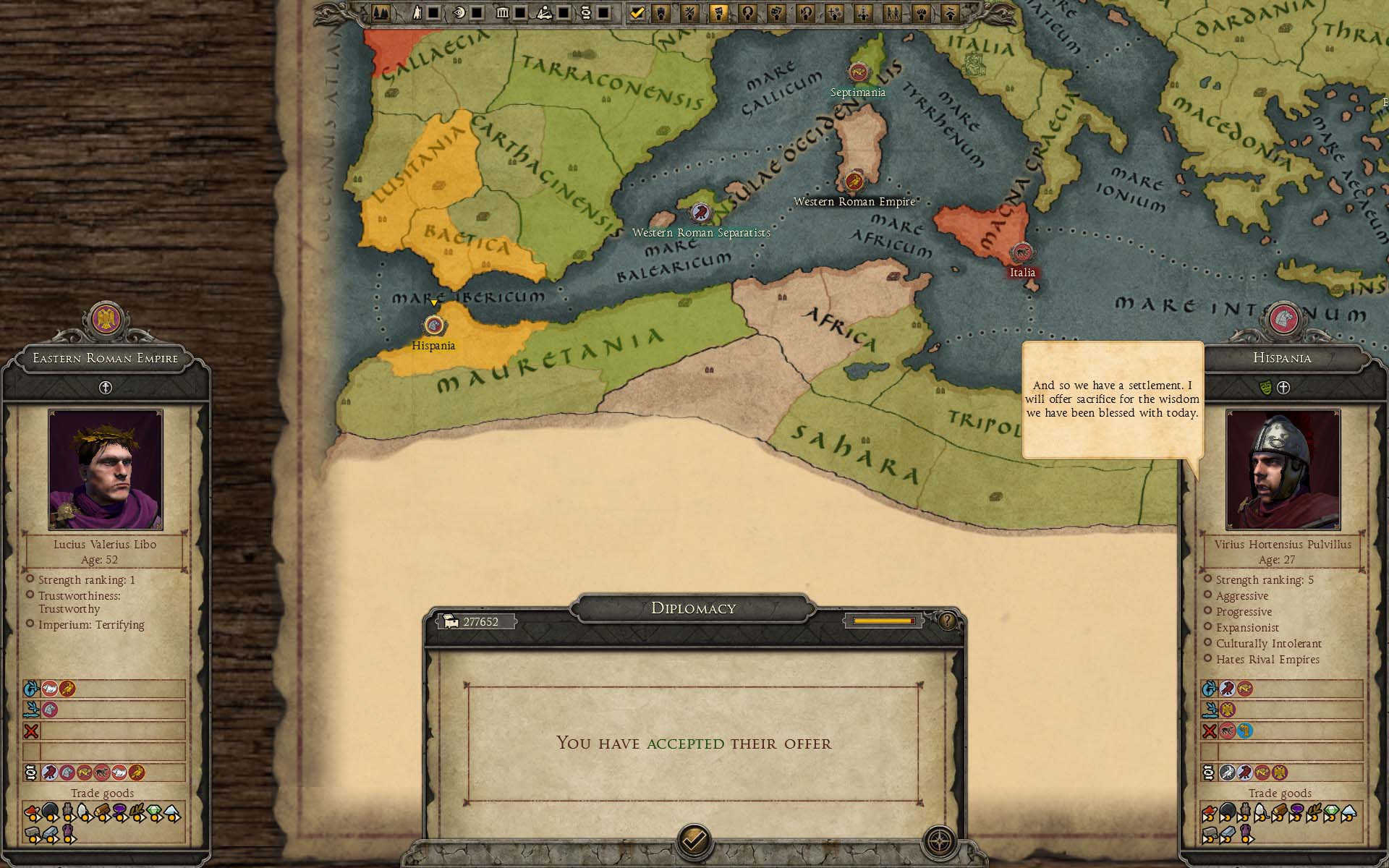Select the Western Roman Separatists marker
This screenshot has width=1389, height=868.
coord(700,213)
